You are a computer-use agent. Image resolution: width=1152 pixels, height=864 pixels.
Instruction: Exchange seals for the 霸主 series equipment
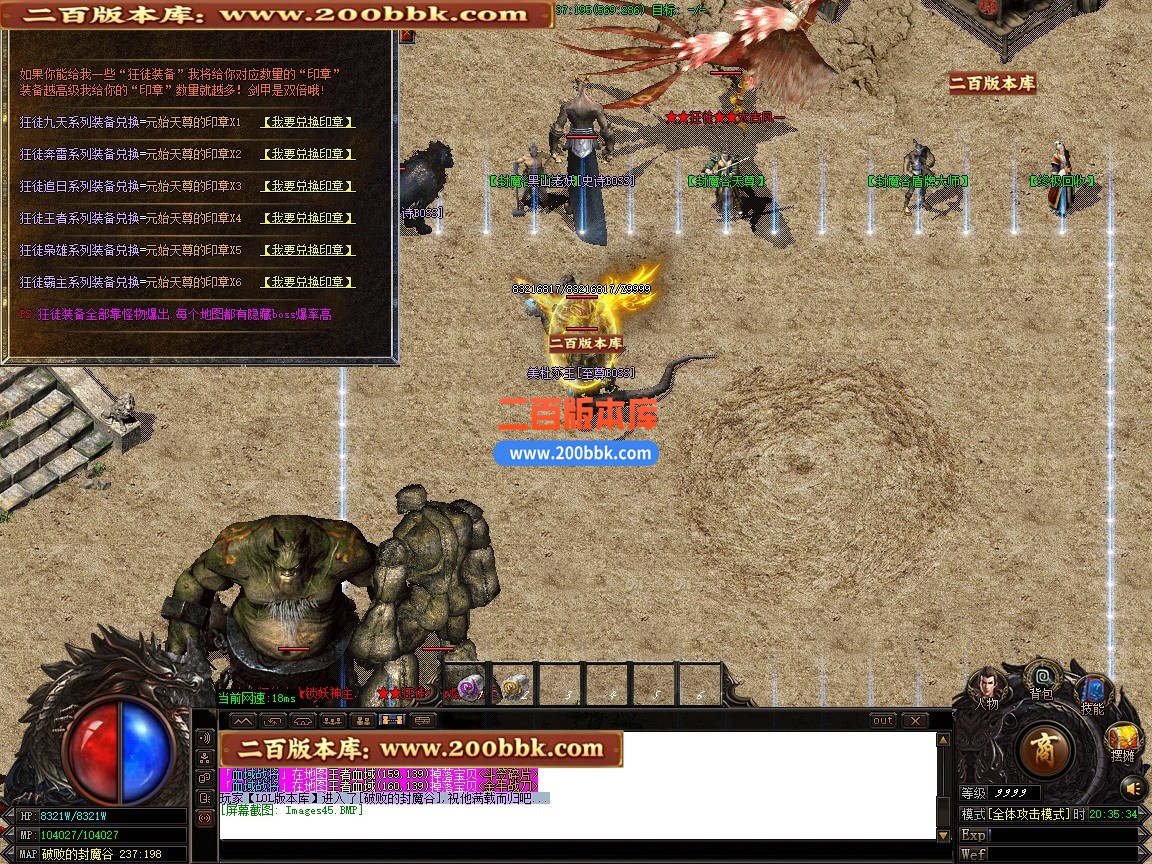tap(308, 282)
